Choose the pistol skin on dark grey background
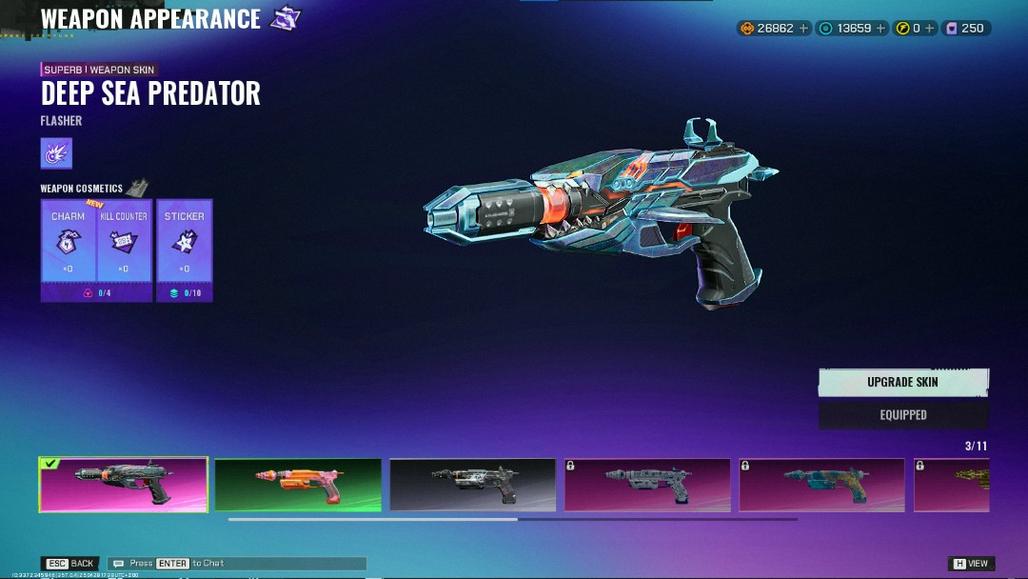The width and height of the screenshot is (1028, 579). 473,485
